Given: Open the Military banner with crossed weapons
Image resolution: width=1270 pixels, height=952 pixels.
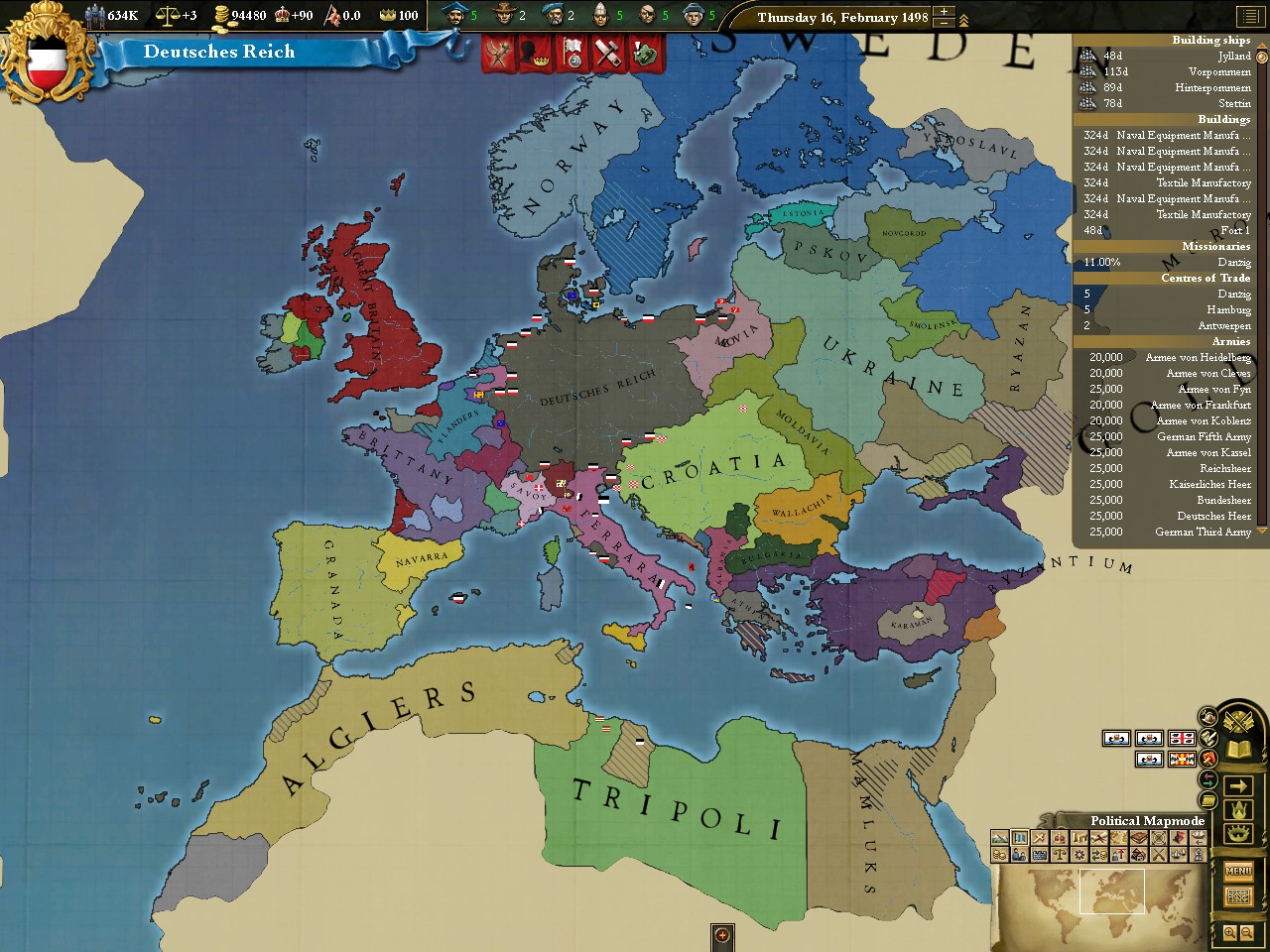Looking at the screenshot, I should (x=497, y=53).
